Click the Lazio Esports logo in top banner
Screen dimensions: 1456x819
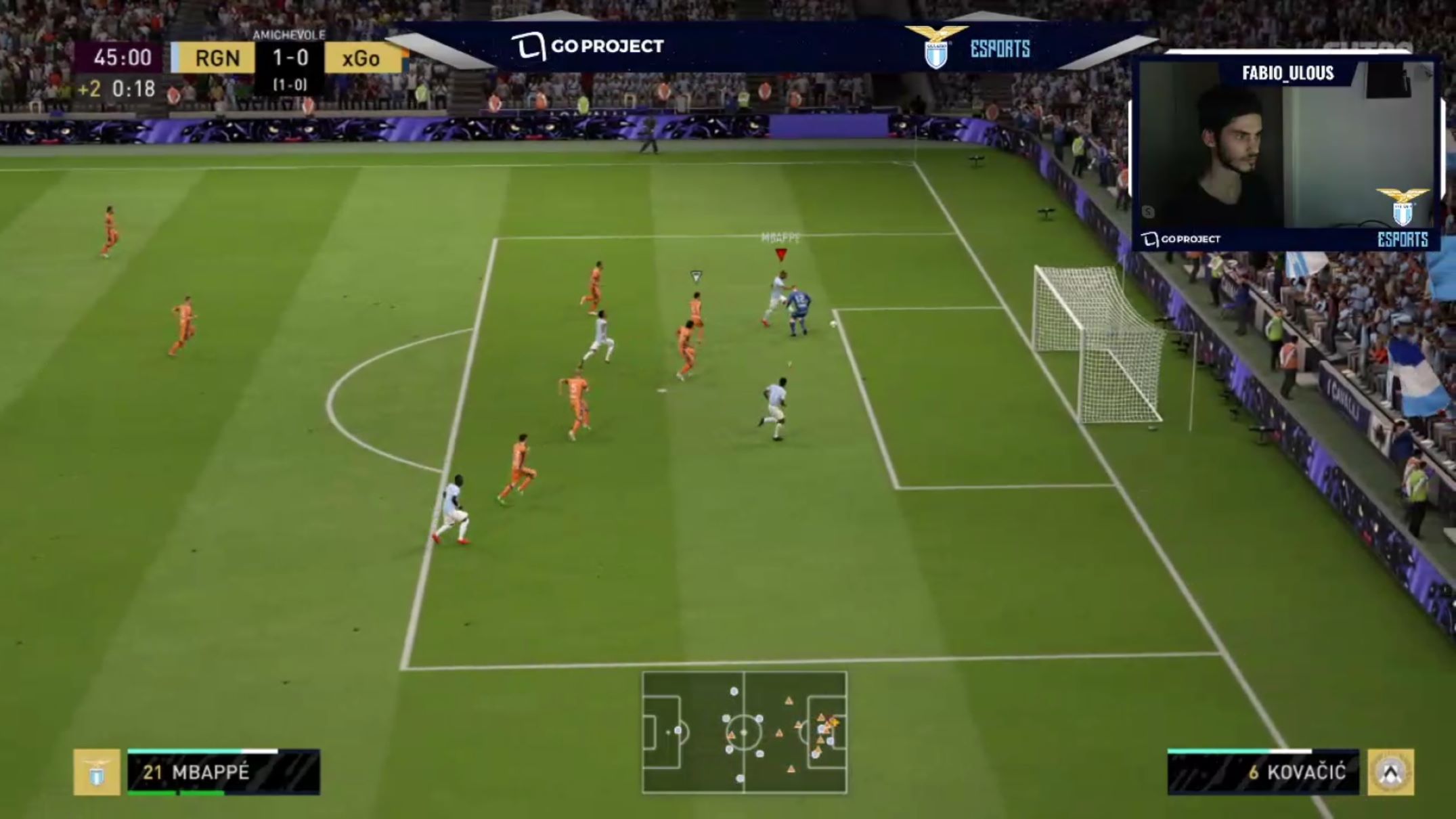[x=968, y=47]
